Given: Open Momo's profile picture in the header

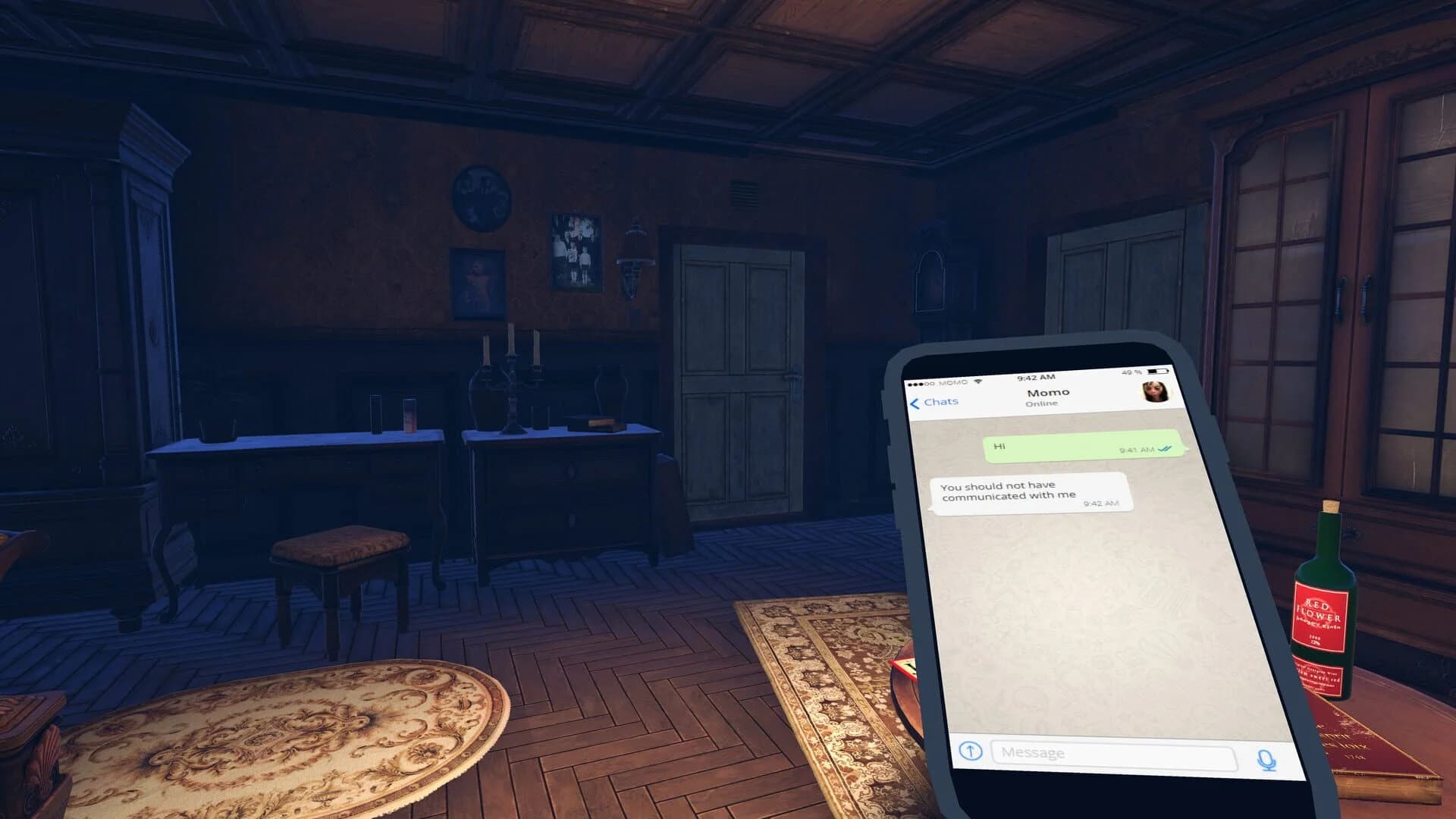Looking at the screenshot, I should click(1155, 392).
